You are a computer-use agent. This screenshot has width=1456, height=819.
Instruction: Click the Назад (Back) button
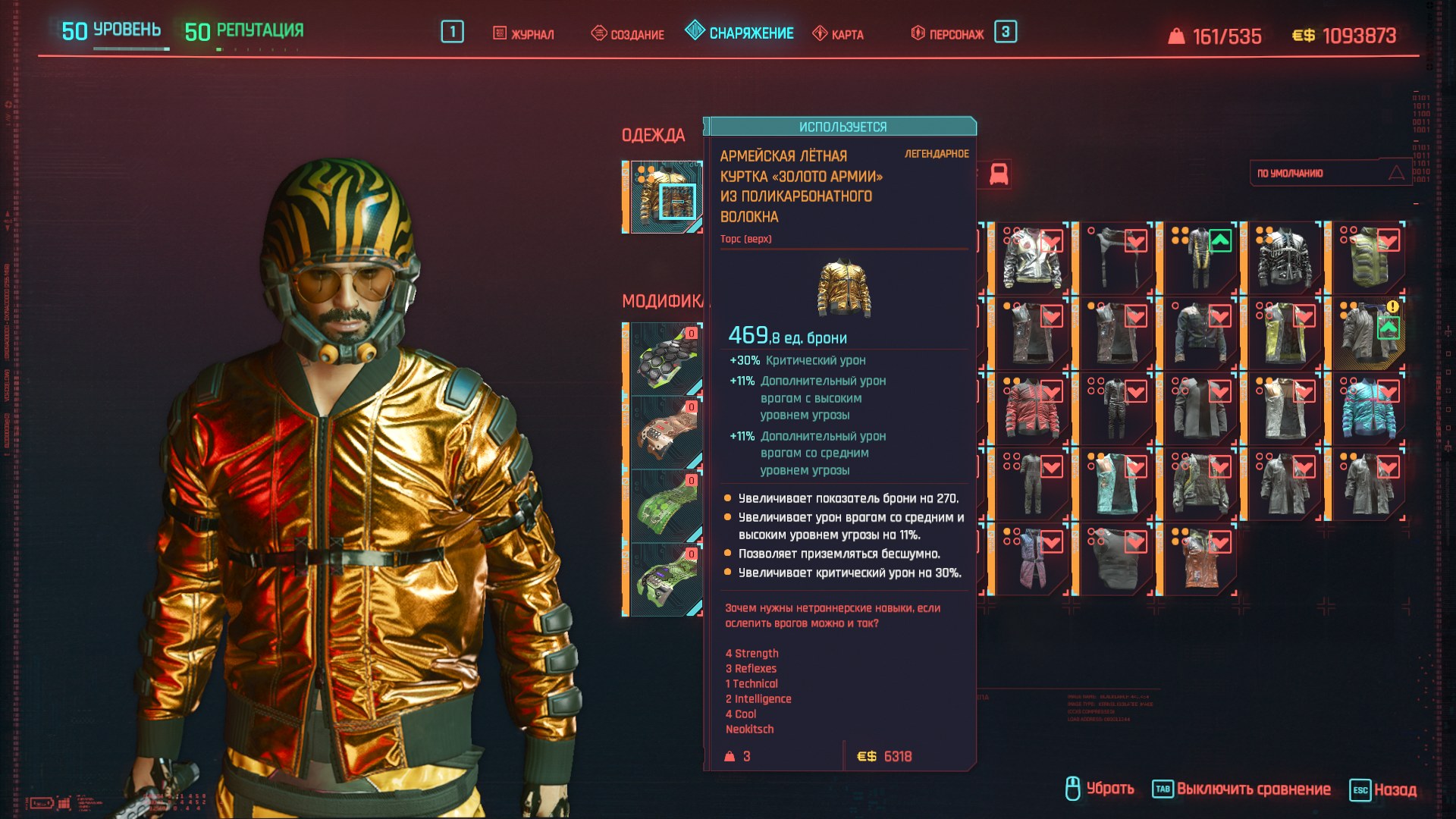click(1384, 789)
